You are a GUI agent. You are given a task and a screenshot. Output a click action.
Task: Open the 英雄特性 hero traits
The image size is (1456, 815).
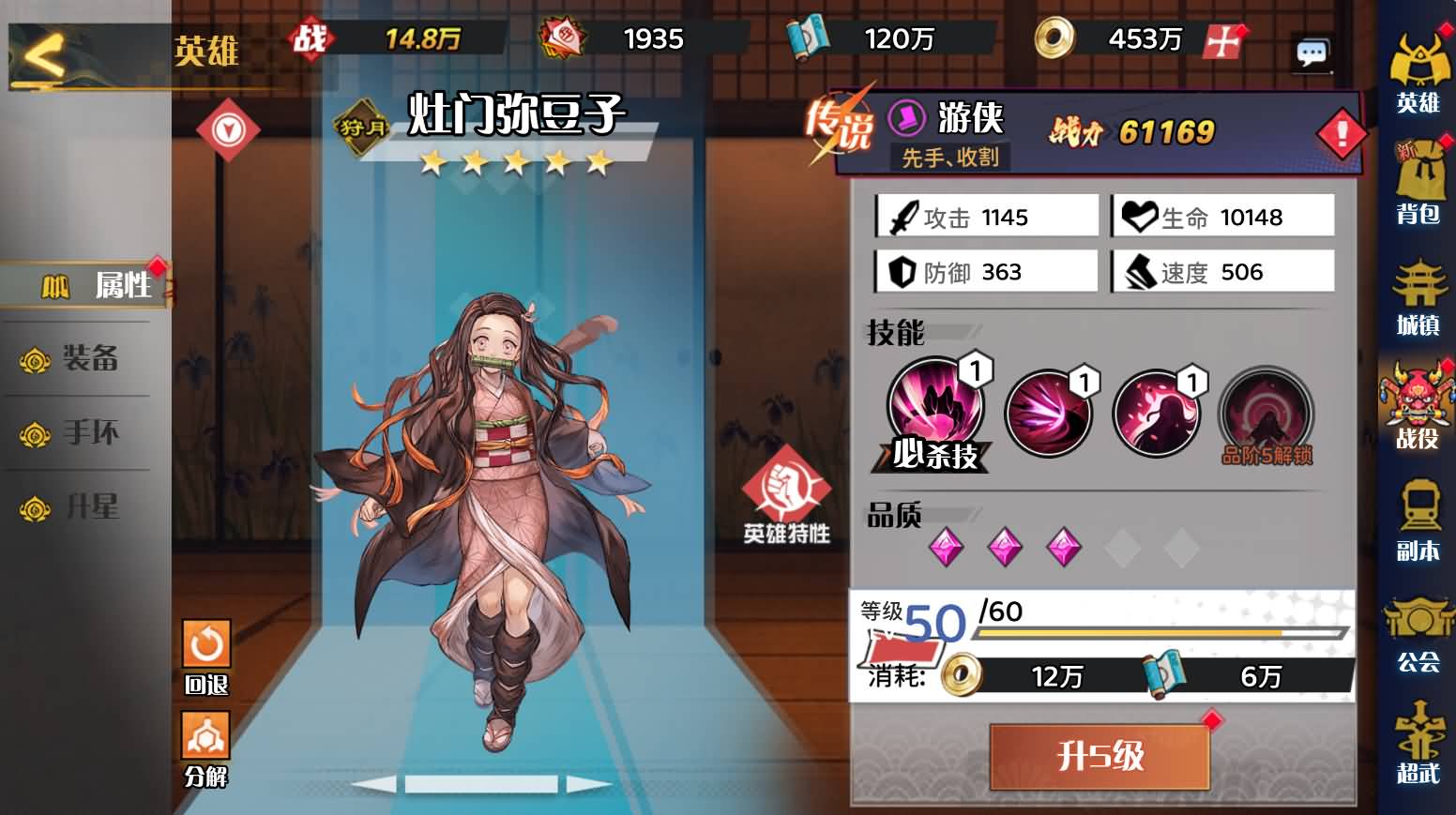[x=786, y=494]
